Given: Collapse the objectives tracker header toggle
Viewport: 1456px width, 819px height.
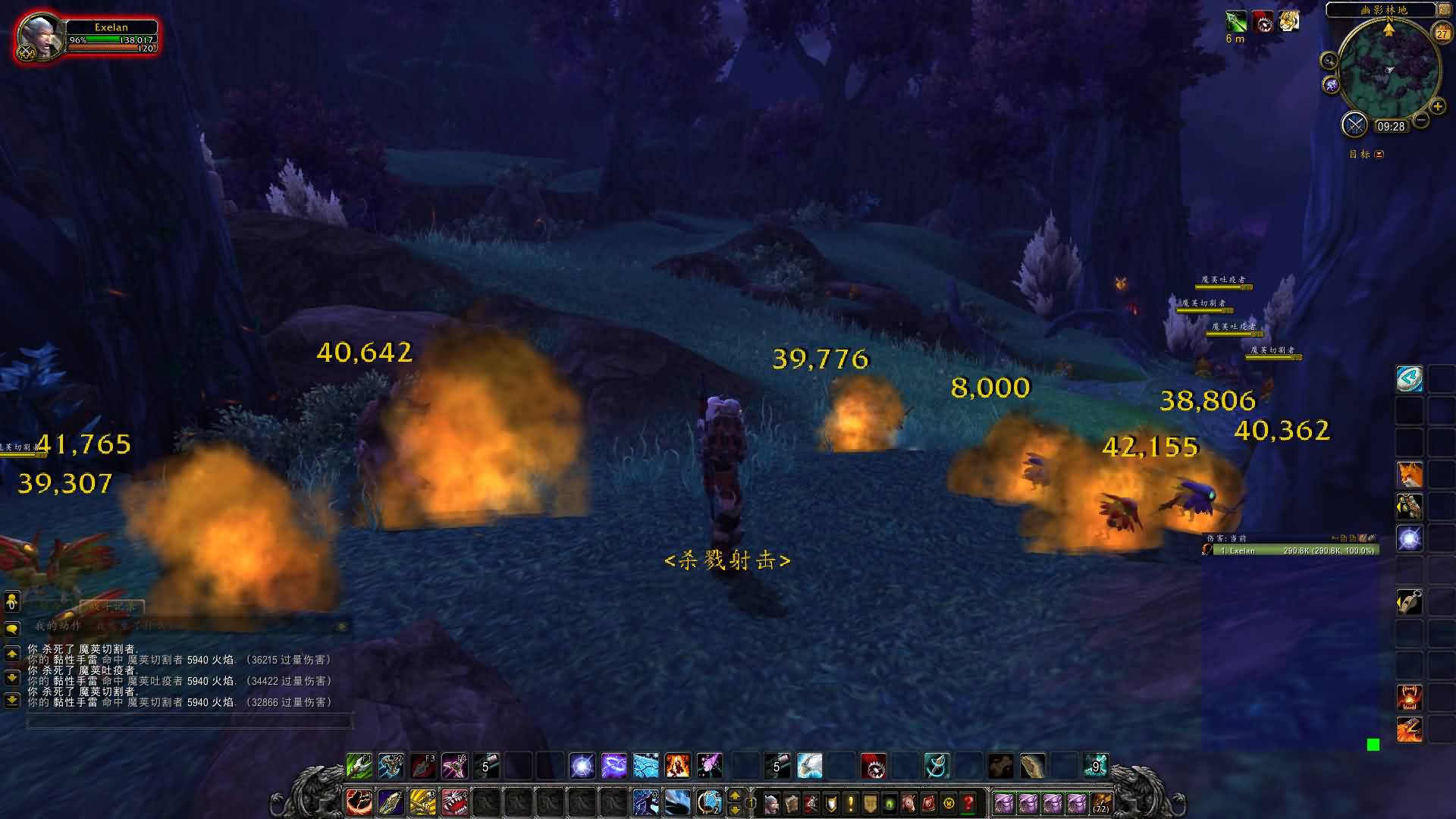Looking at the screenshot, I should [x=1379, y=154].
